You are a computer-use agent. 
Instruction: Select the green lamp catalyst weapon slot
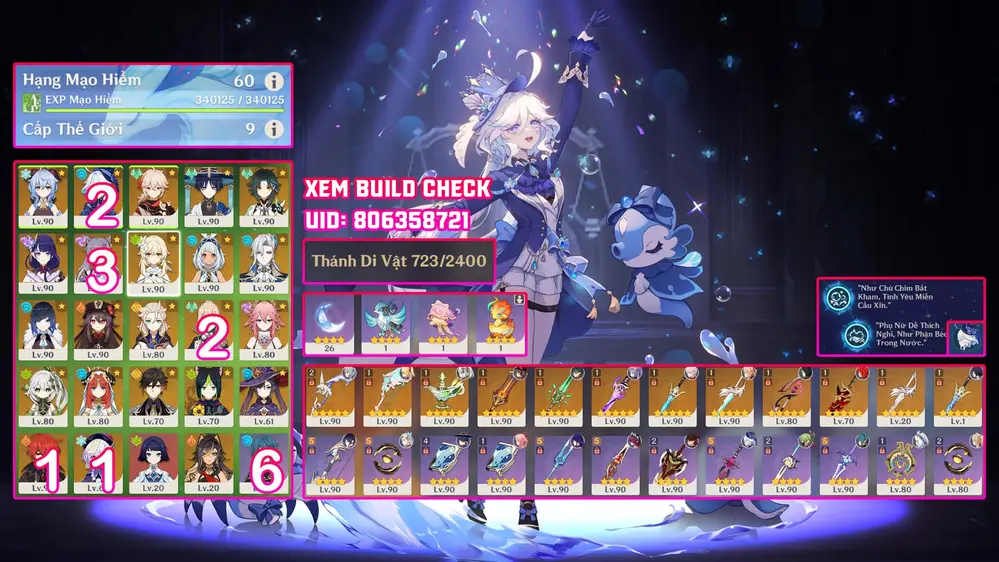tap(445, 397)
